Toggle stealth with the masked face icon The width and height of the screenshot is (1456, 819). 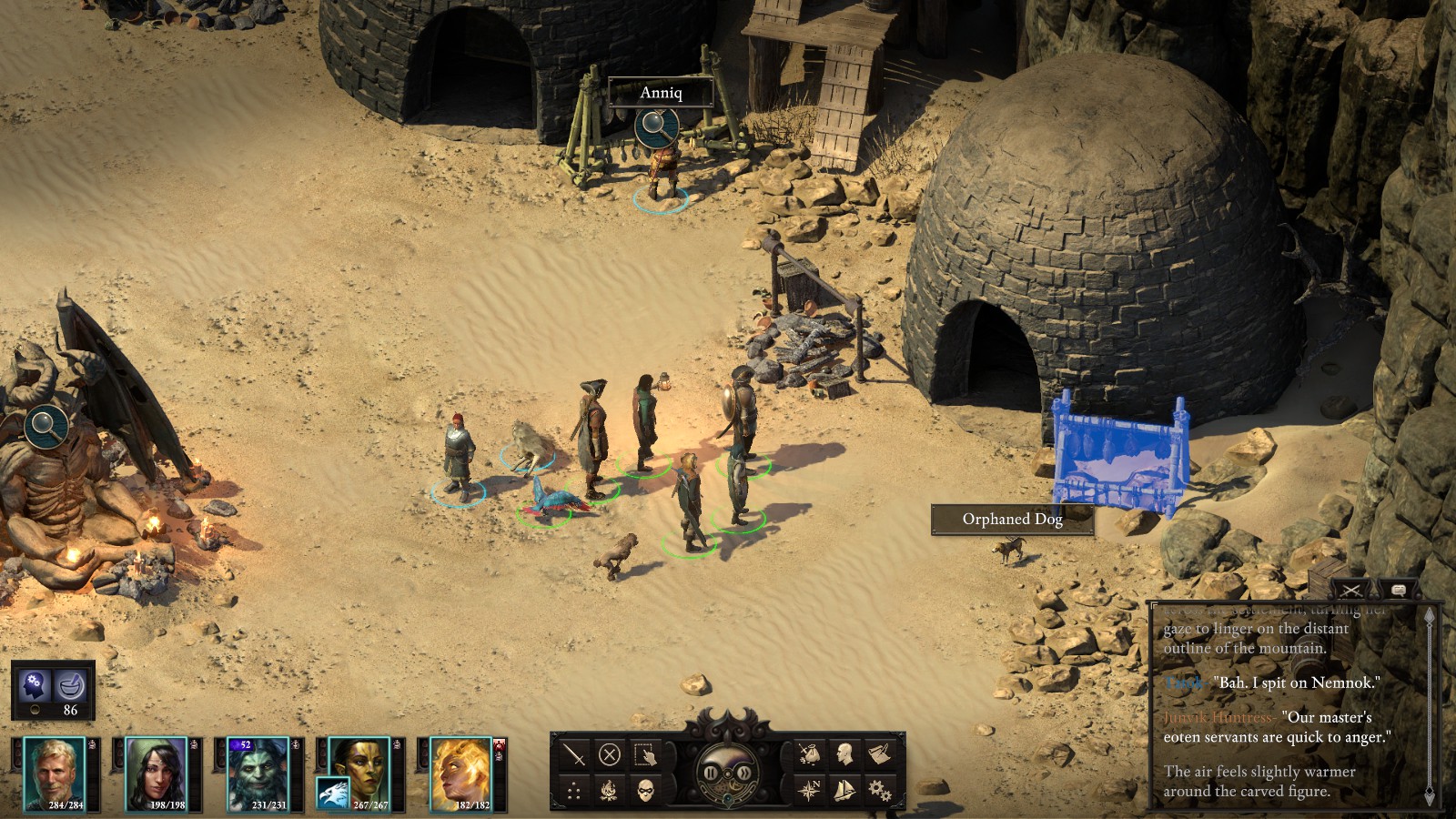click(x=645, y=790)
